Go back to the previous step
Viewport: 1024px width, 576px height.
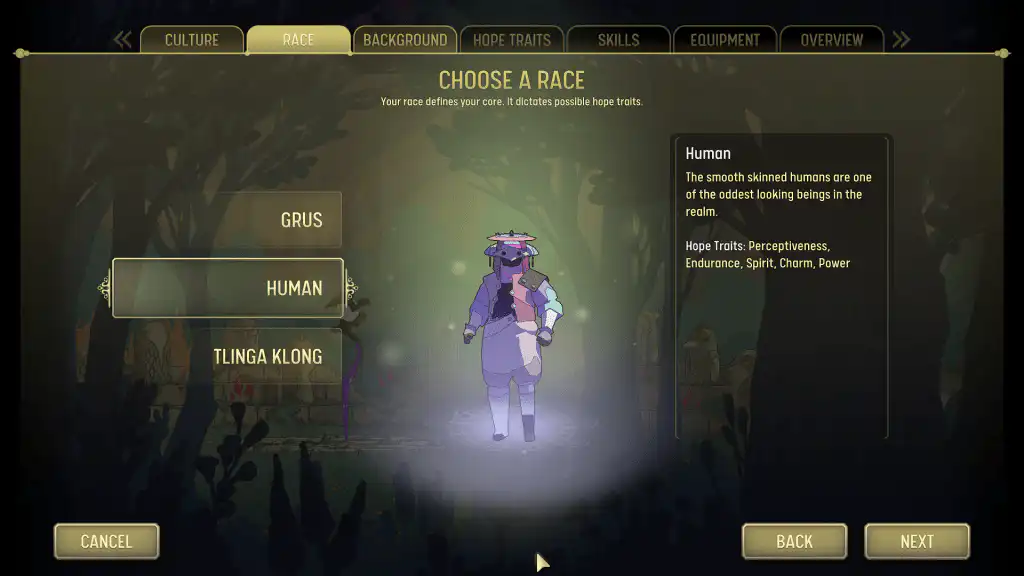click(x=794, y=541)
